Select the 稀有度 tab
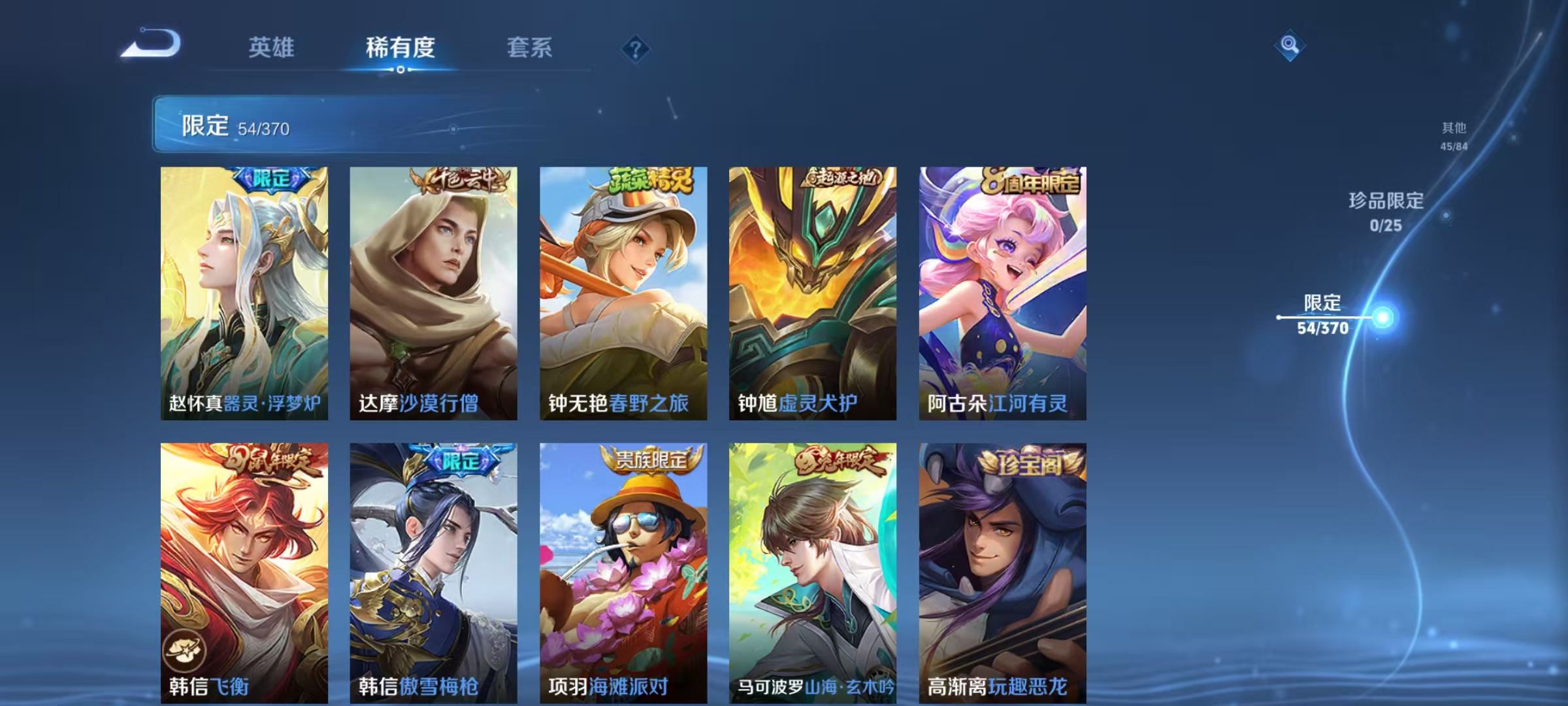This screenshot has width=1568, height=706. [400, 47]
